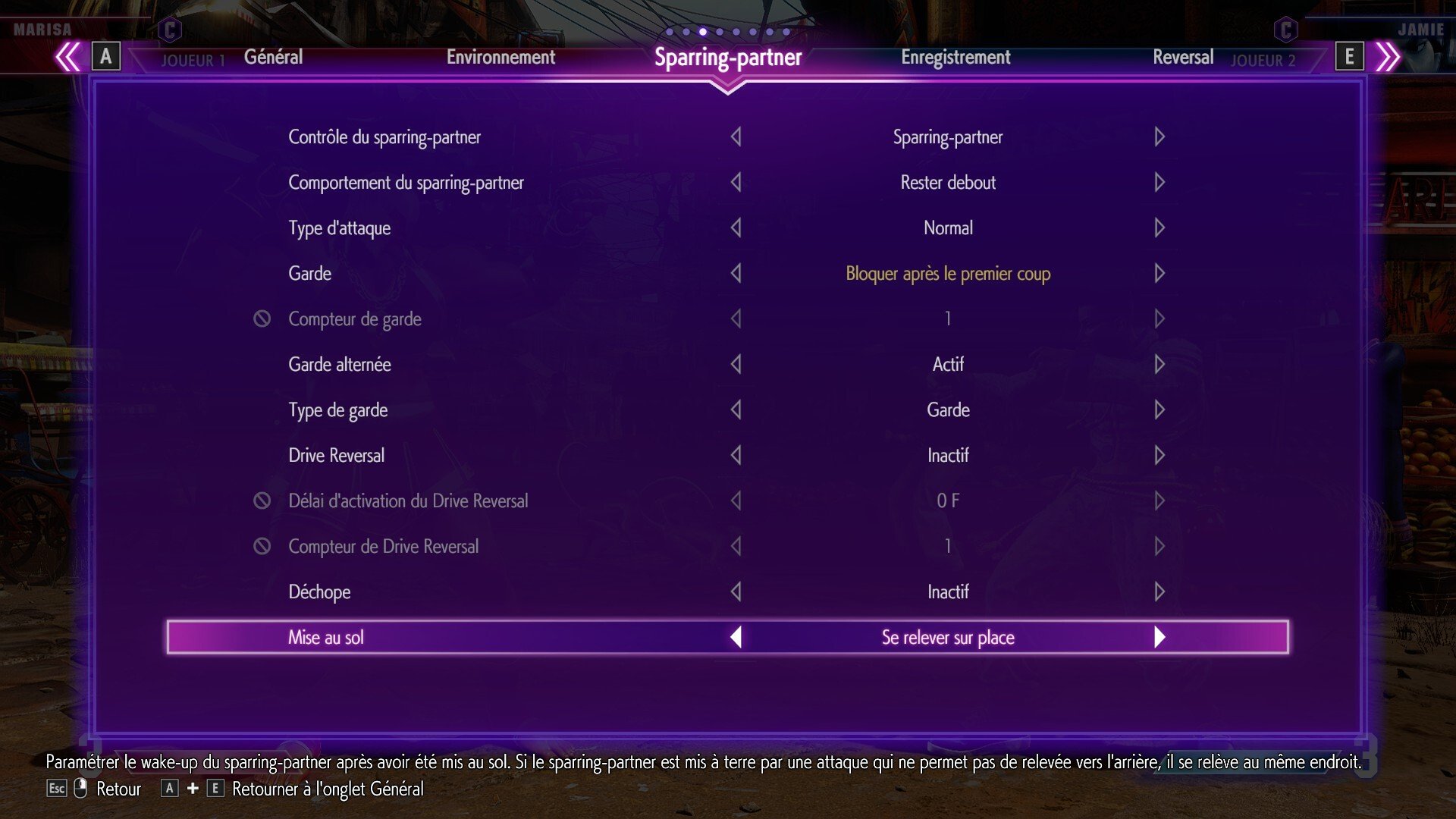Select Retourner à l'onglet Général
1456x819 pixels.
(328, 789)
